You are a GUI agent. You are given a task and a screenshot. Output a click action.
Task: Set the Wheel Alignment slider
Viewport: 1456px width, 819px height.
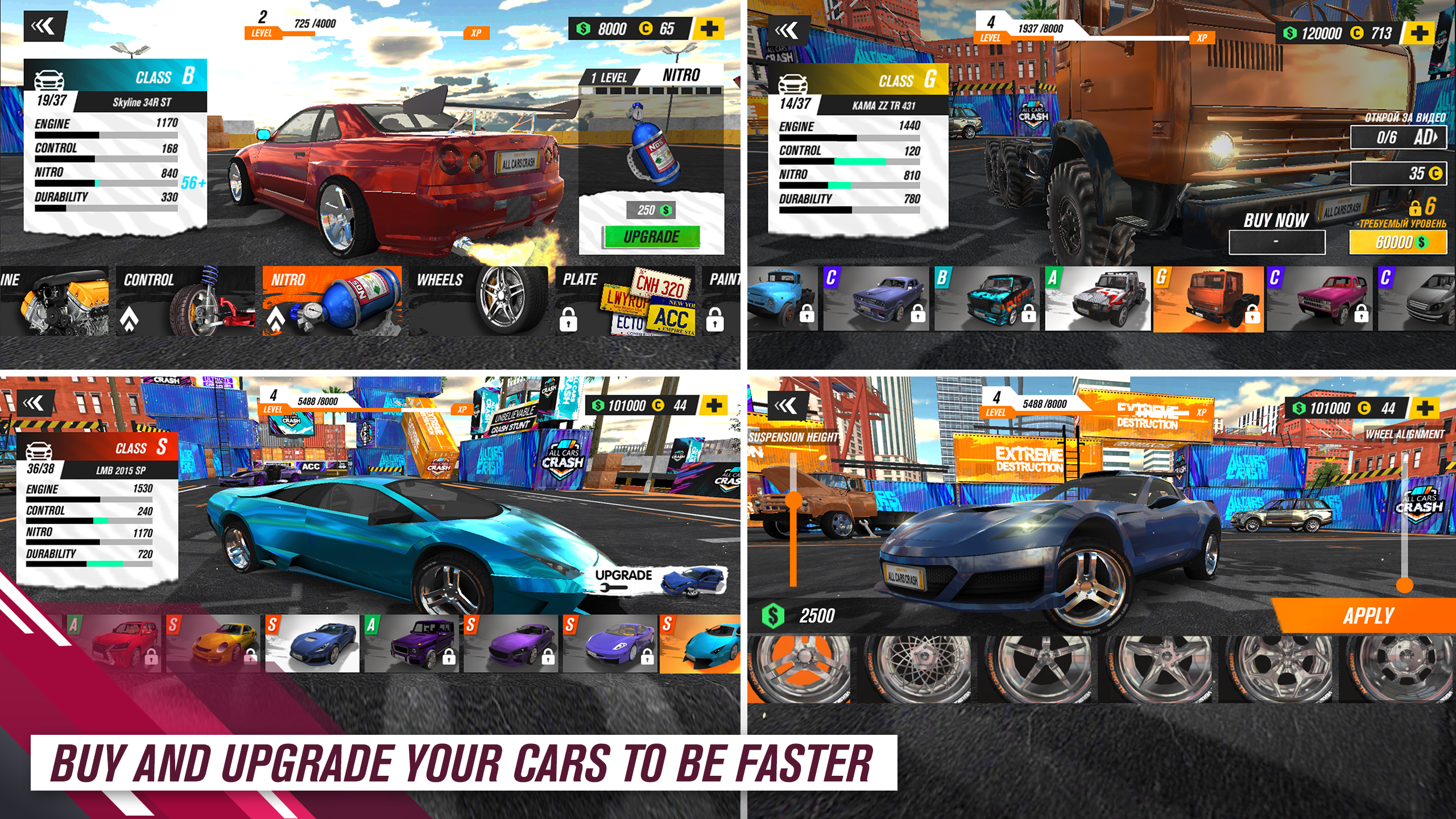pyautogui.click(x=1404, y=584)
